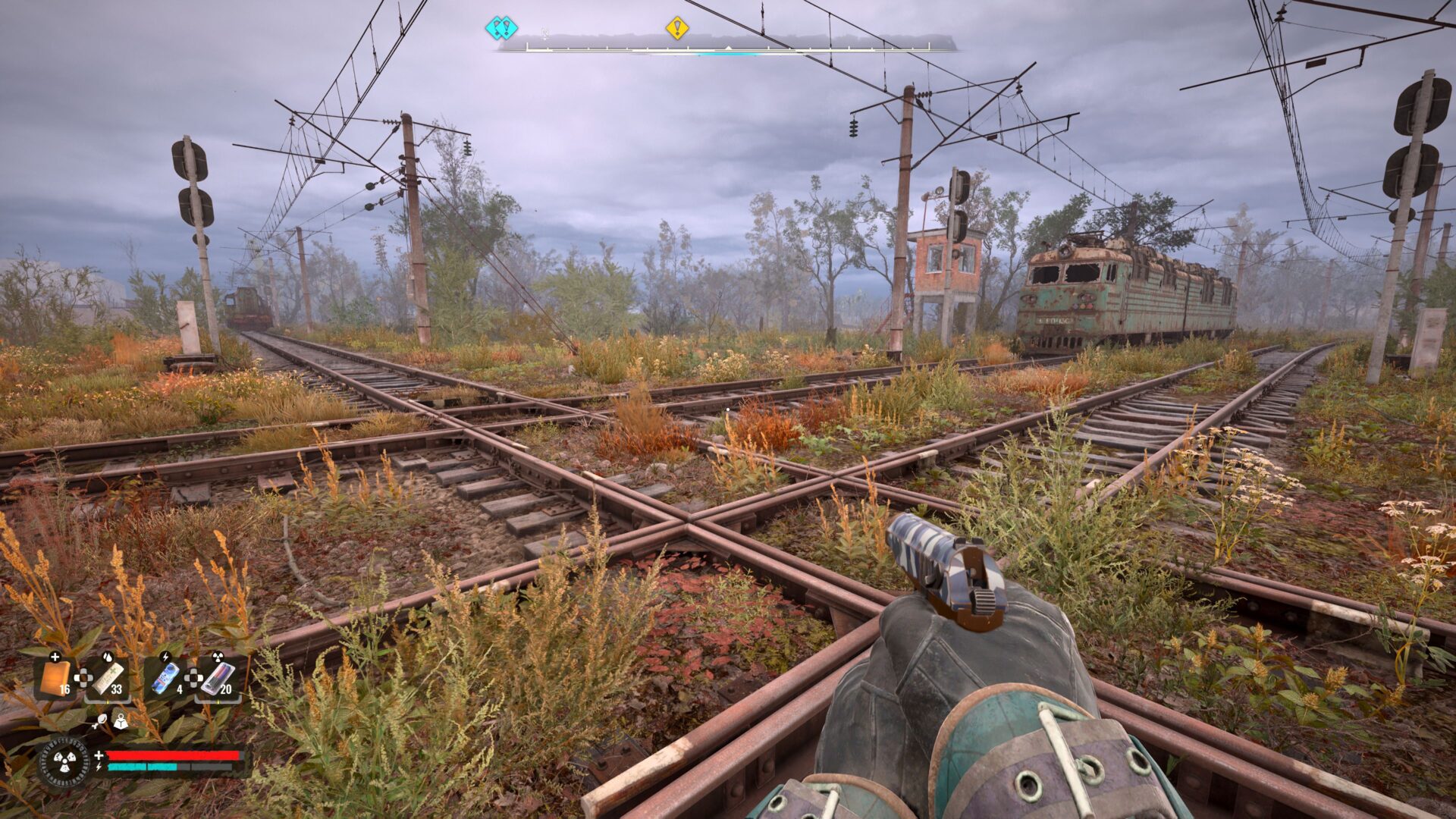
Task: Click the carry weight status icon
Action: click(x=120, y=723)
